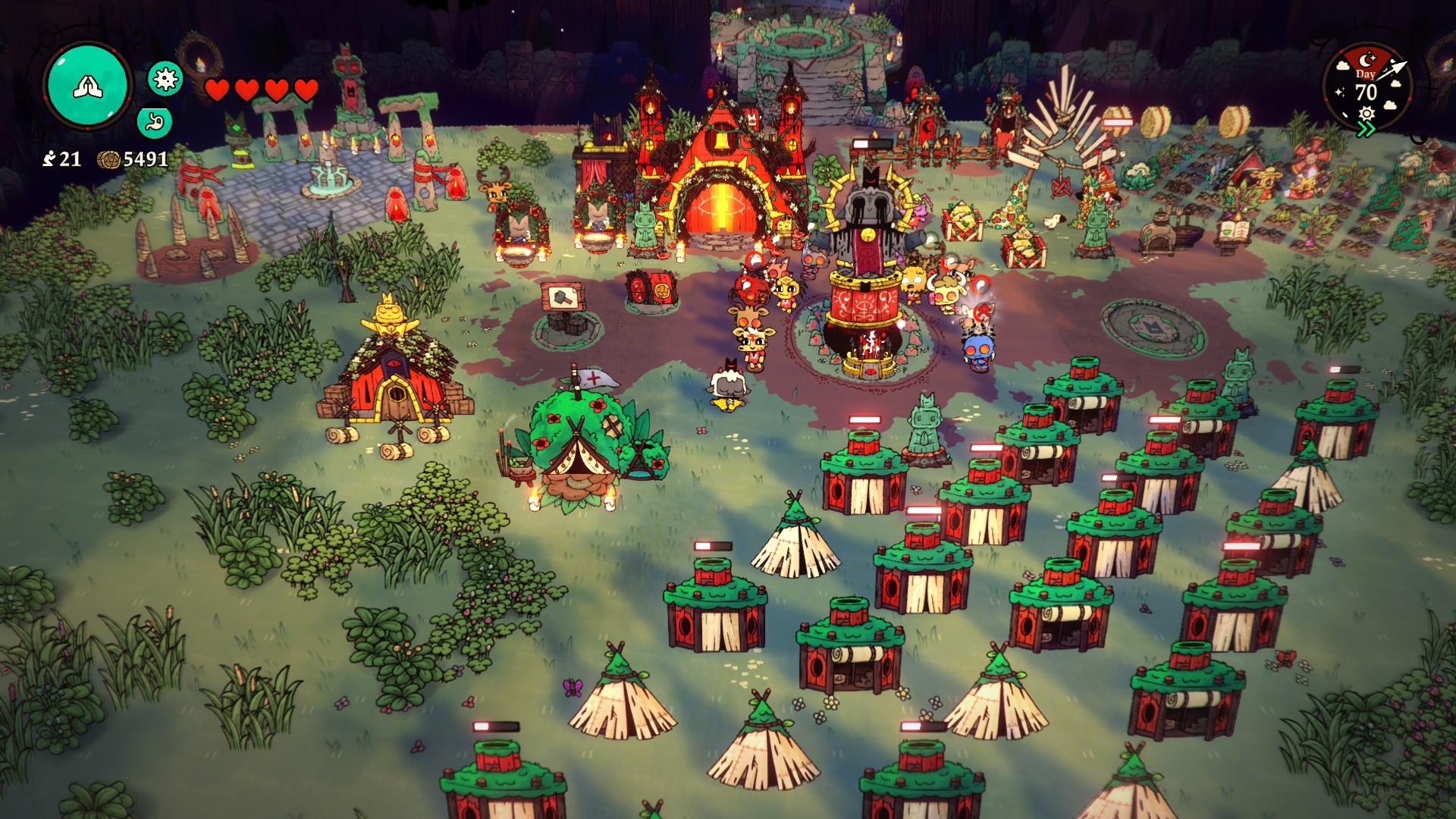1456x819 pixels.
Task: Select the germ sickness status icon
Action: tap(165, 78)
